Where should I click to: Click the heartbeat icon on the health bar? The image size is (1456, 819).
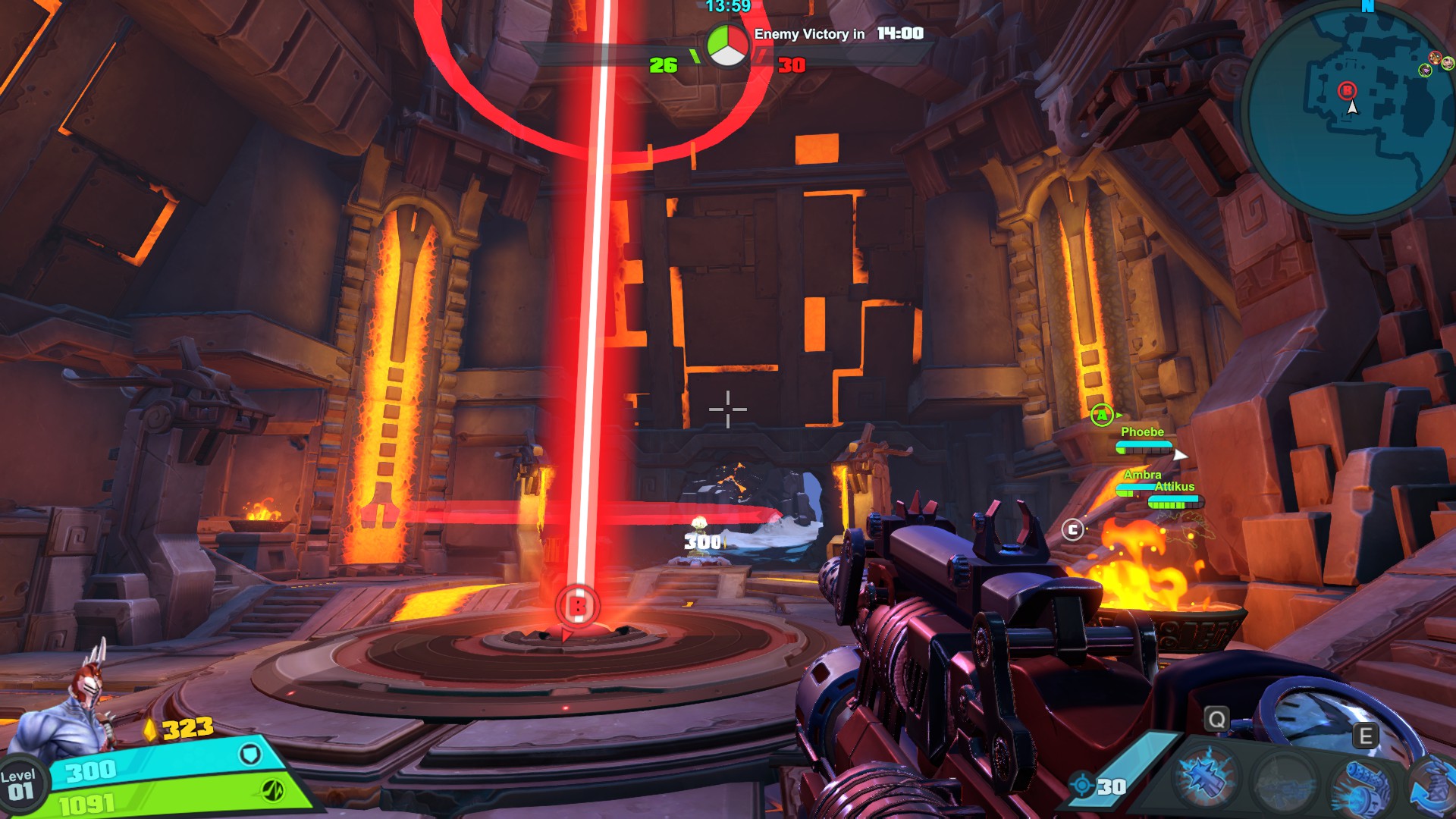(x=273, y=789)
